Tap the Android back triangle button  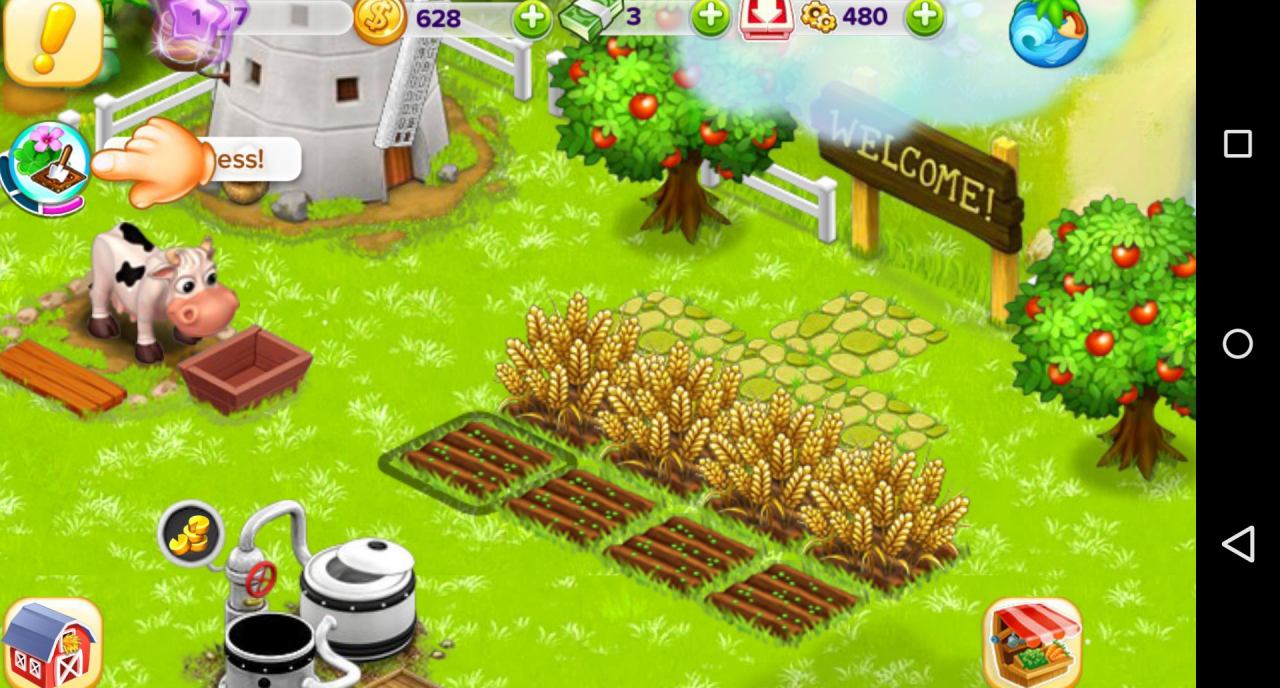tap(1237, 544)
